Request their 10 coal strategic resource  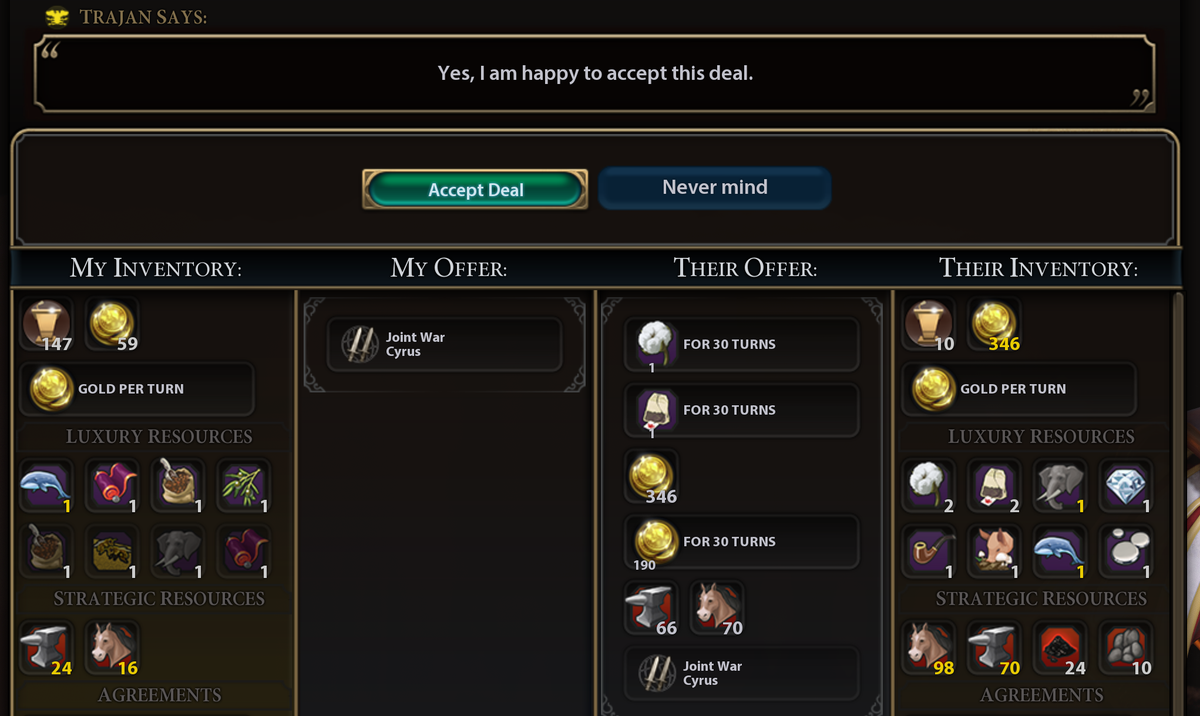1125,647
